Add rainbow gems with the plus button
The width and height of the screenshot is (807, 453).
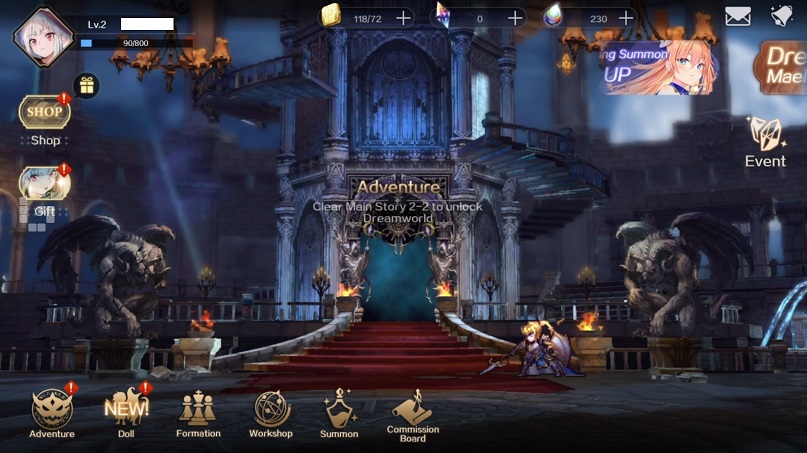point(626,18)
